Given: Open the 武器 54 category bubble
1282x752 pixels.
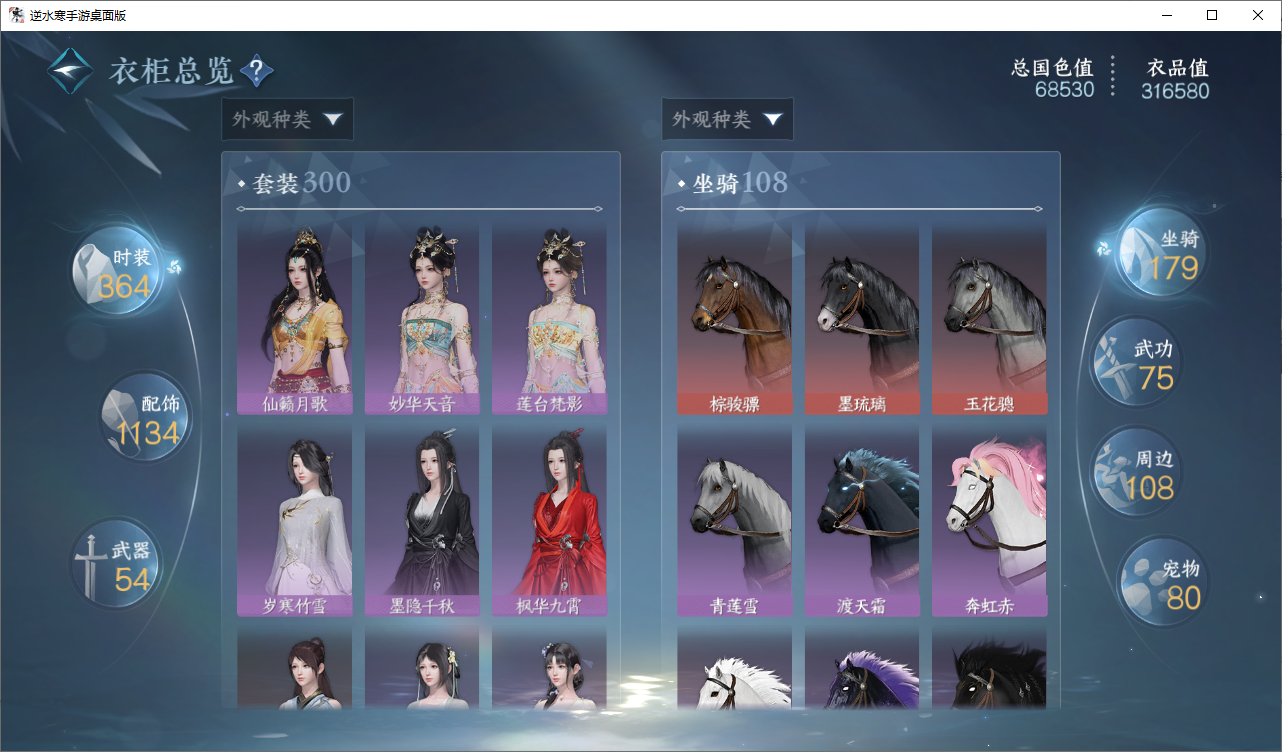Looking at the screenshot, I should (x=118, y=565).
